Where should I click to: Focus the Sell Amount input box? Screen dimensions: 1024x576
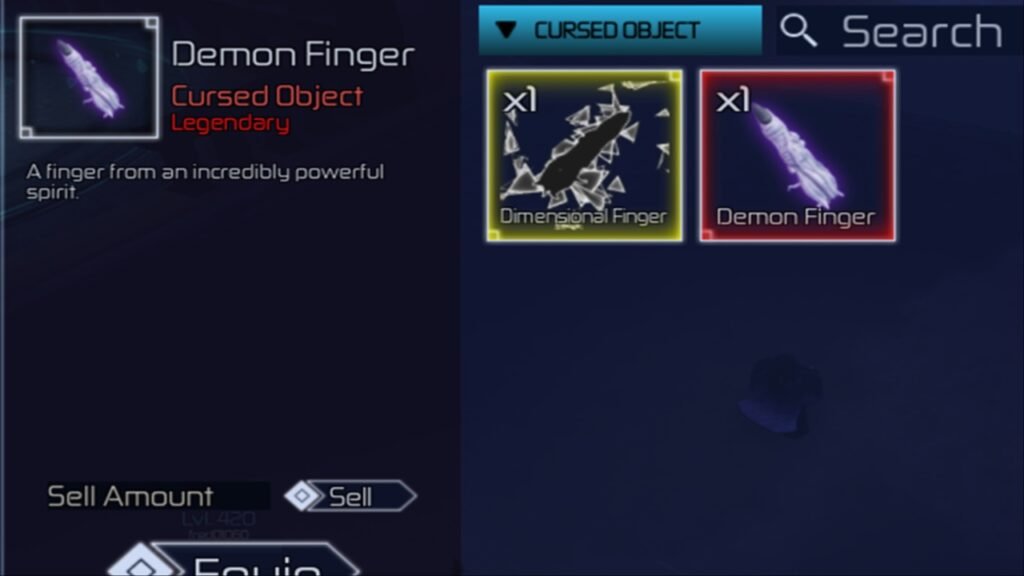pos(240,496)
